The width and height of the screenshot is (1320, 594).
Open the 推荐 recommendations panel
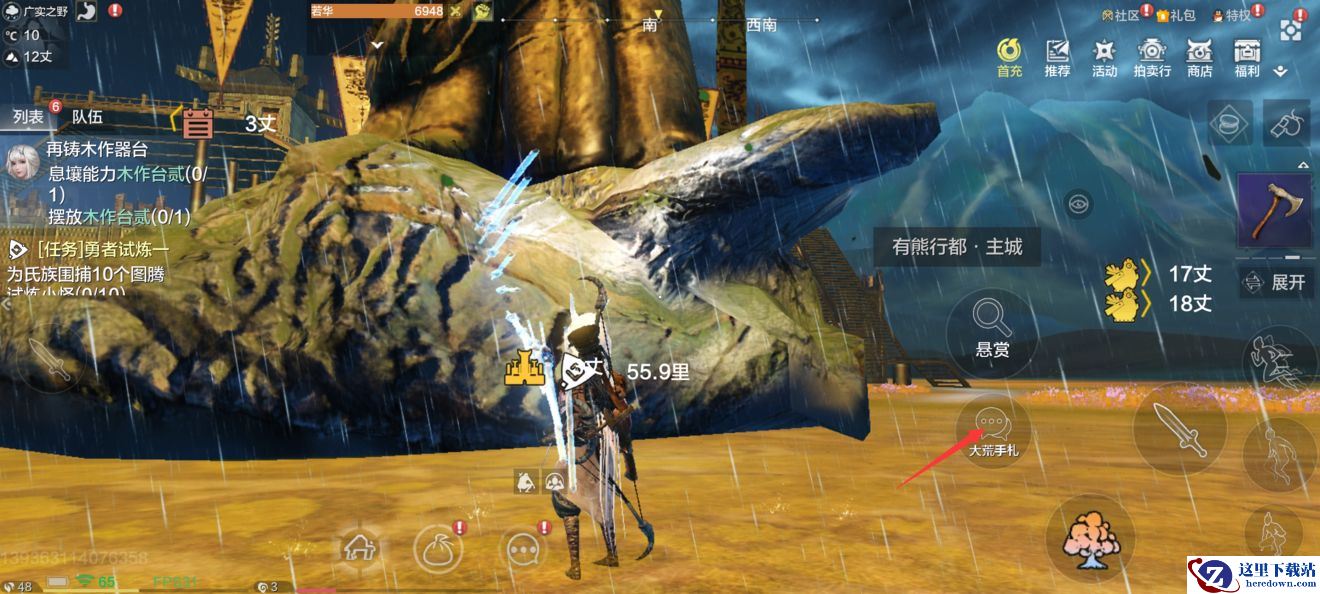tap(1057, 57)
